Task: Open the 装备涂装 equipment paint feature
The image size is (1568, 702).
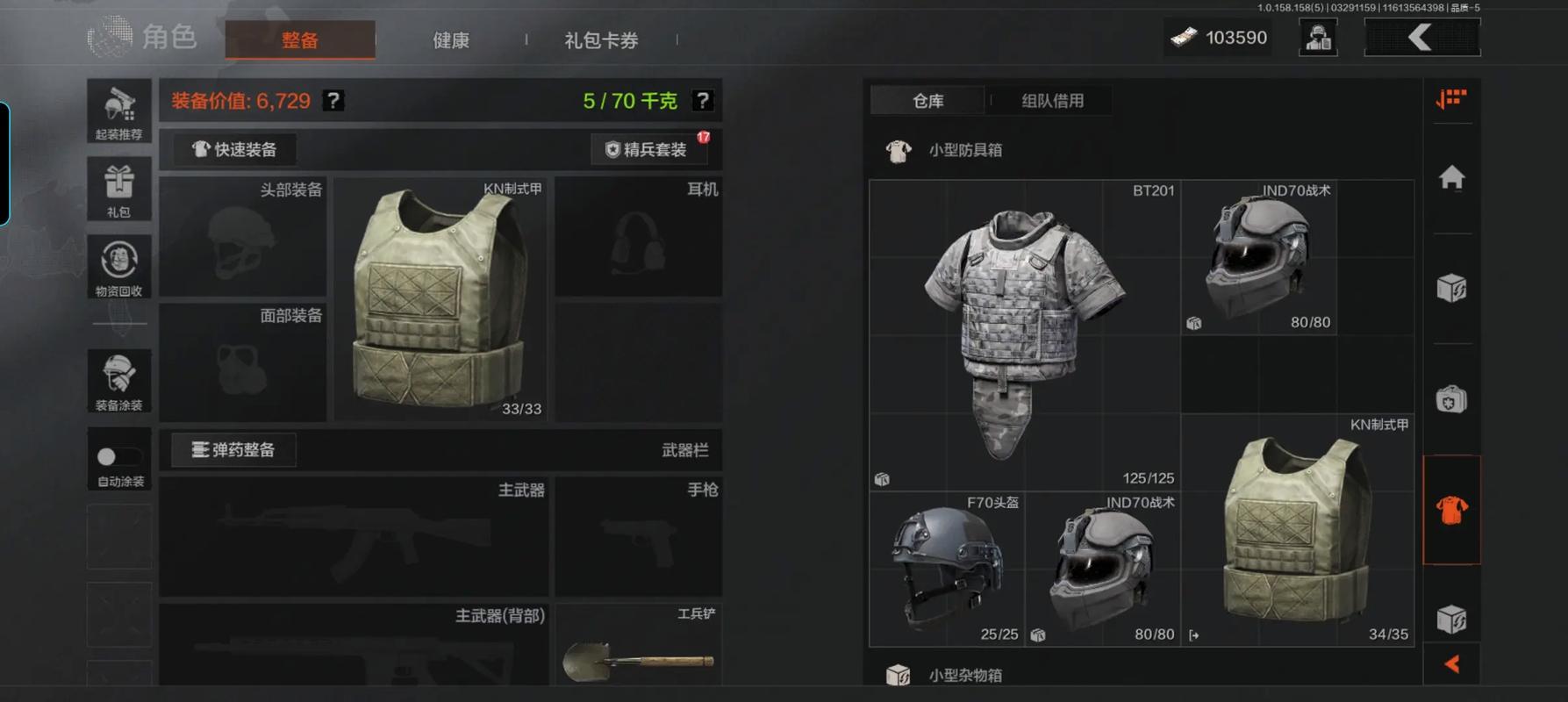Action: click(x=118, y=381)
